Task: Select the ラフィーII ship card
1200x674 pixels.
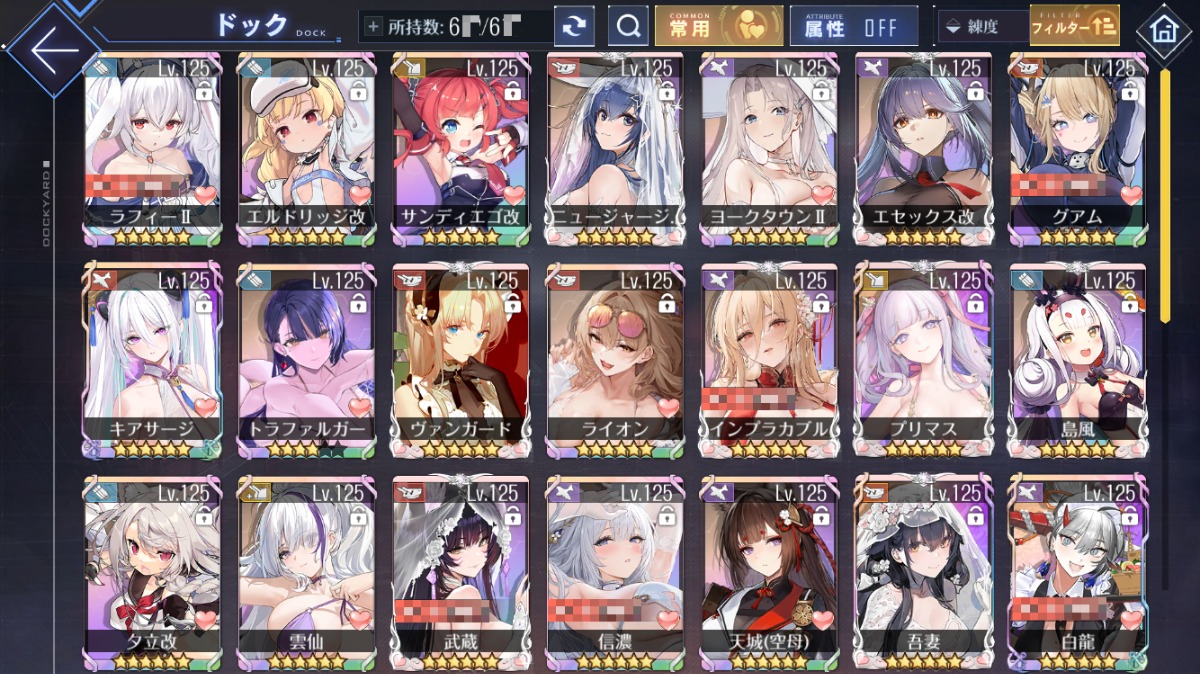Action: click(x=153, y=145)
